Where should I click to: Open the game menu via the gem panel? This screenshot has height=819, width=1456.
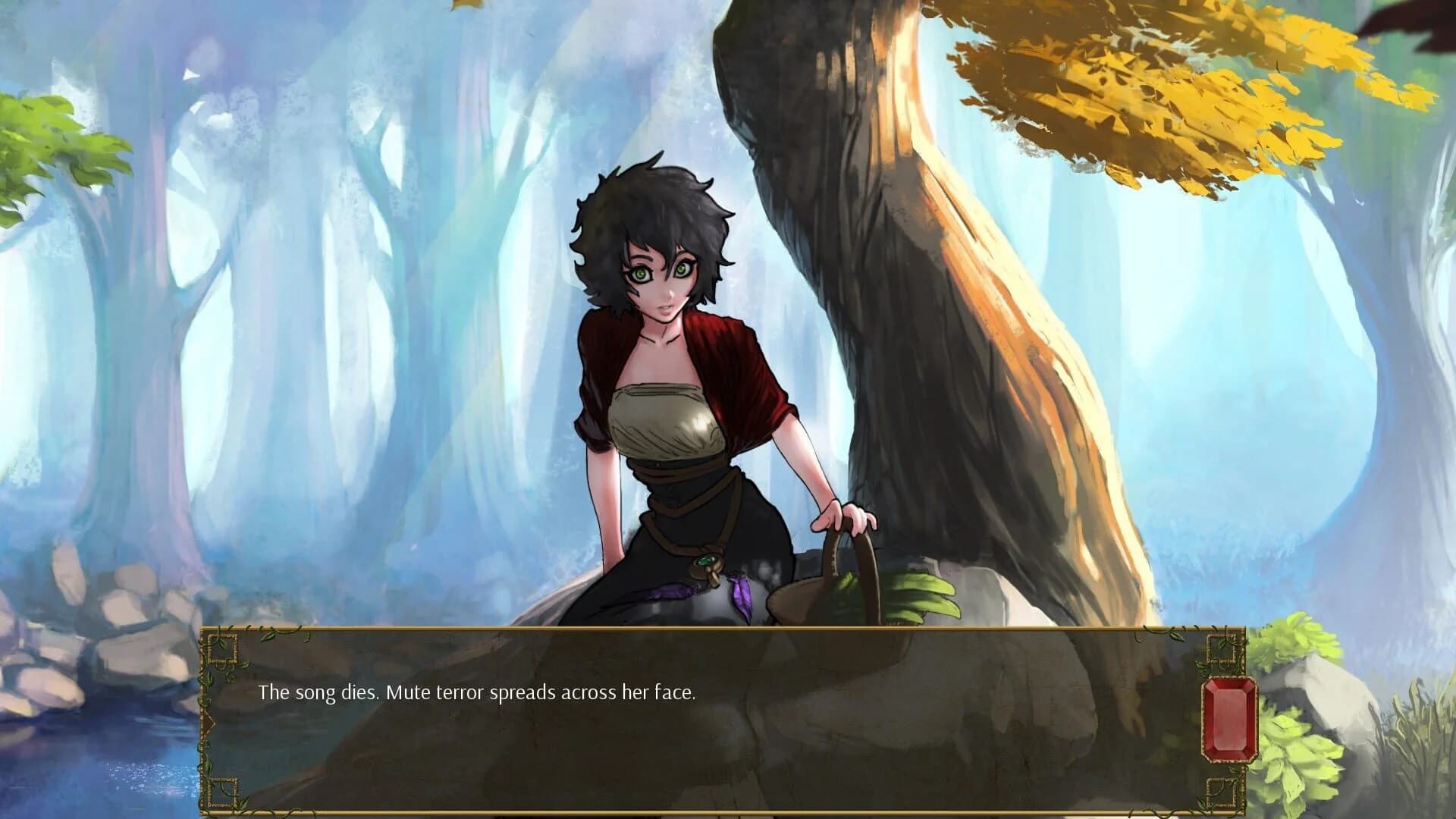point(1230,717)
